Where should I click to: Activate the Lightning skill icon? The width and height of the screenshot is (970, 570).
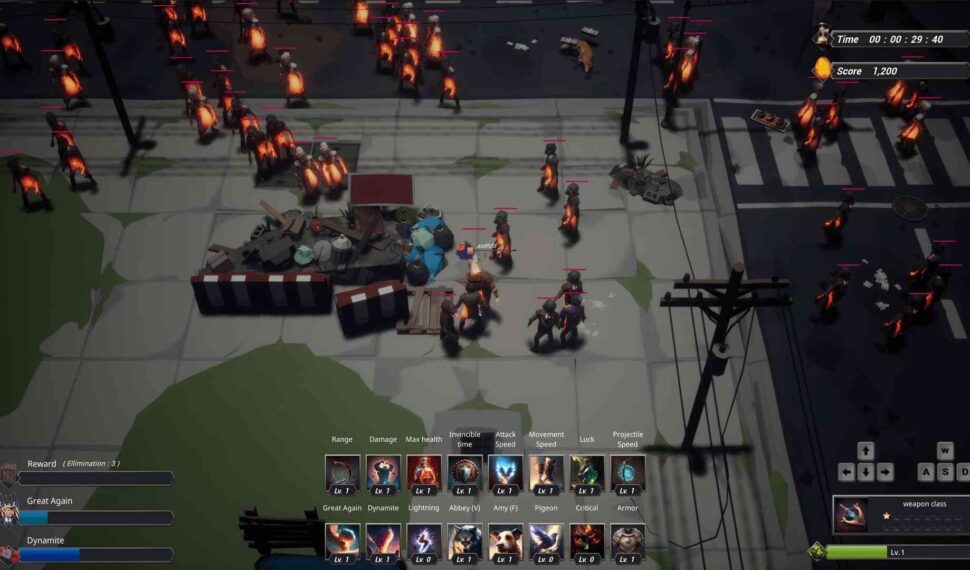424,541
